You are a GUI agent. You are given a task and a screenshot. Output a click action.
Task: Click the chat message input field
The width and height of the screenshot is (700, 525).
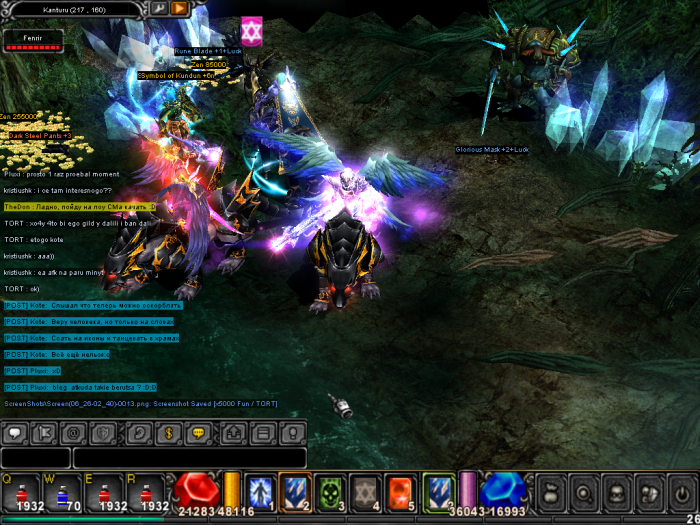(190, 458)
